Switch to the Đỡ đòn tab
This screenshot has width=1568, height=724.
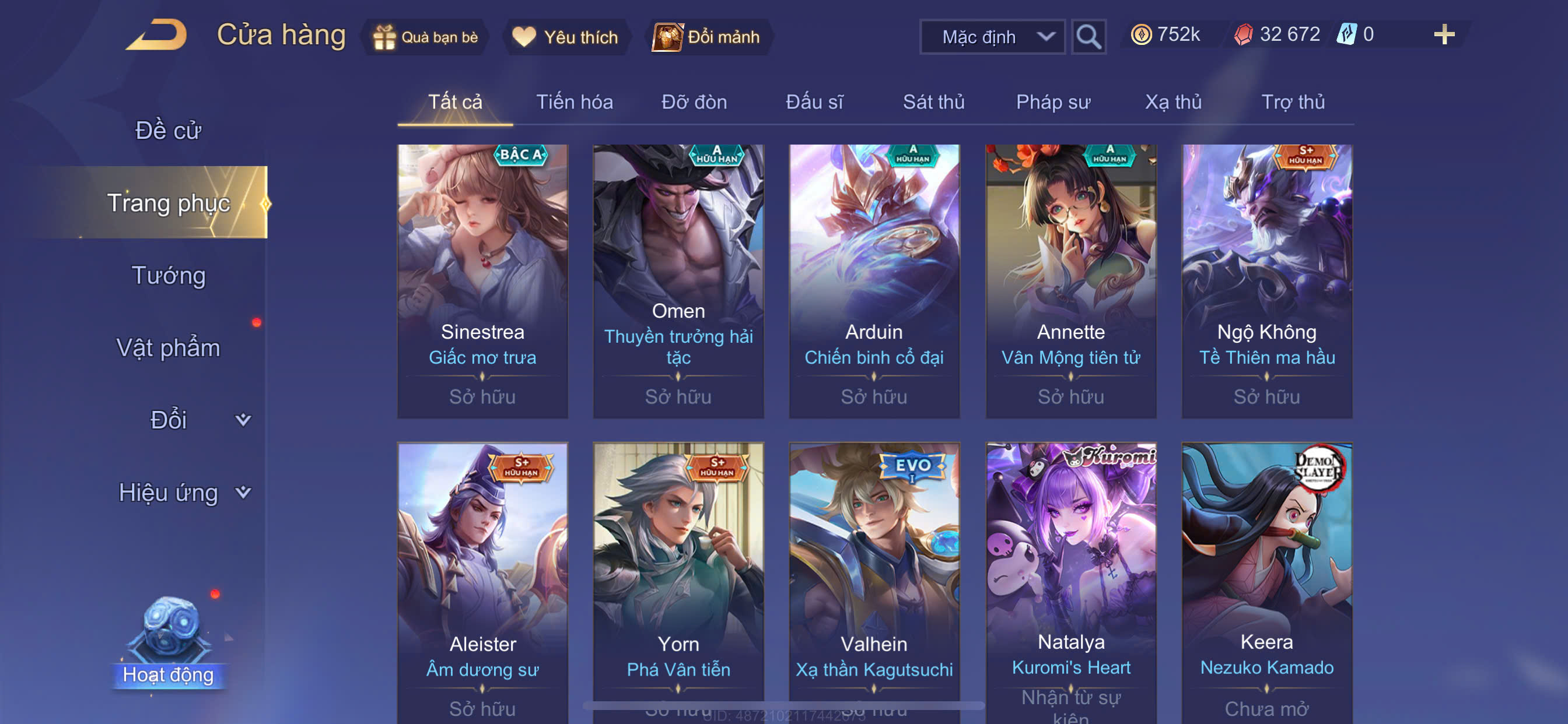[694, 102]
